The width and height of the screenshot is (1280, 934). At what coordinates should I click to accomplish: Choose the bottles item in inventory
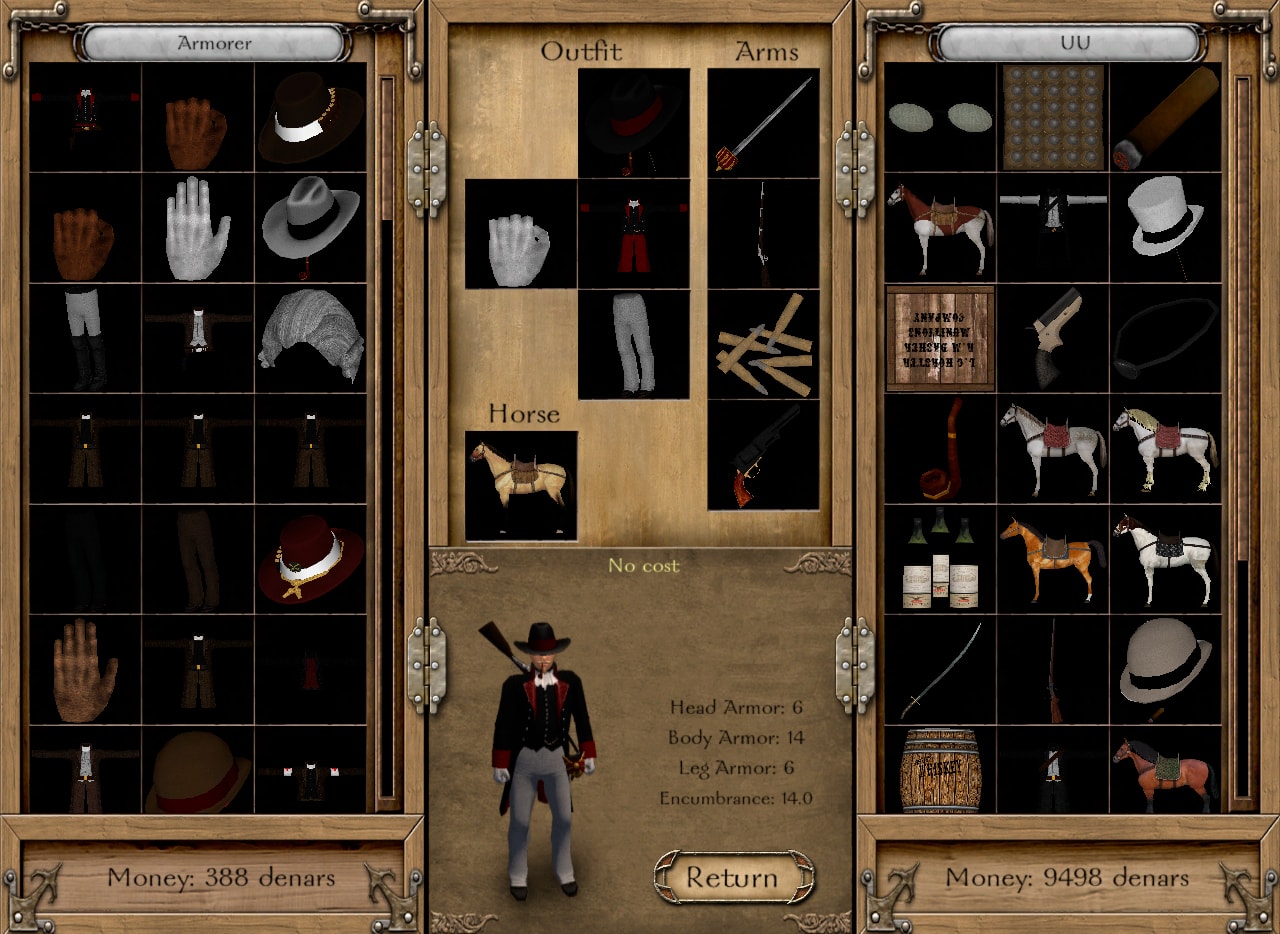pos(940,559)
